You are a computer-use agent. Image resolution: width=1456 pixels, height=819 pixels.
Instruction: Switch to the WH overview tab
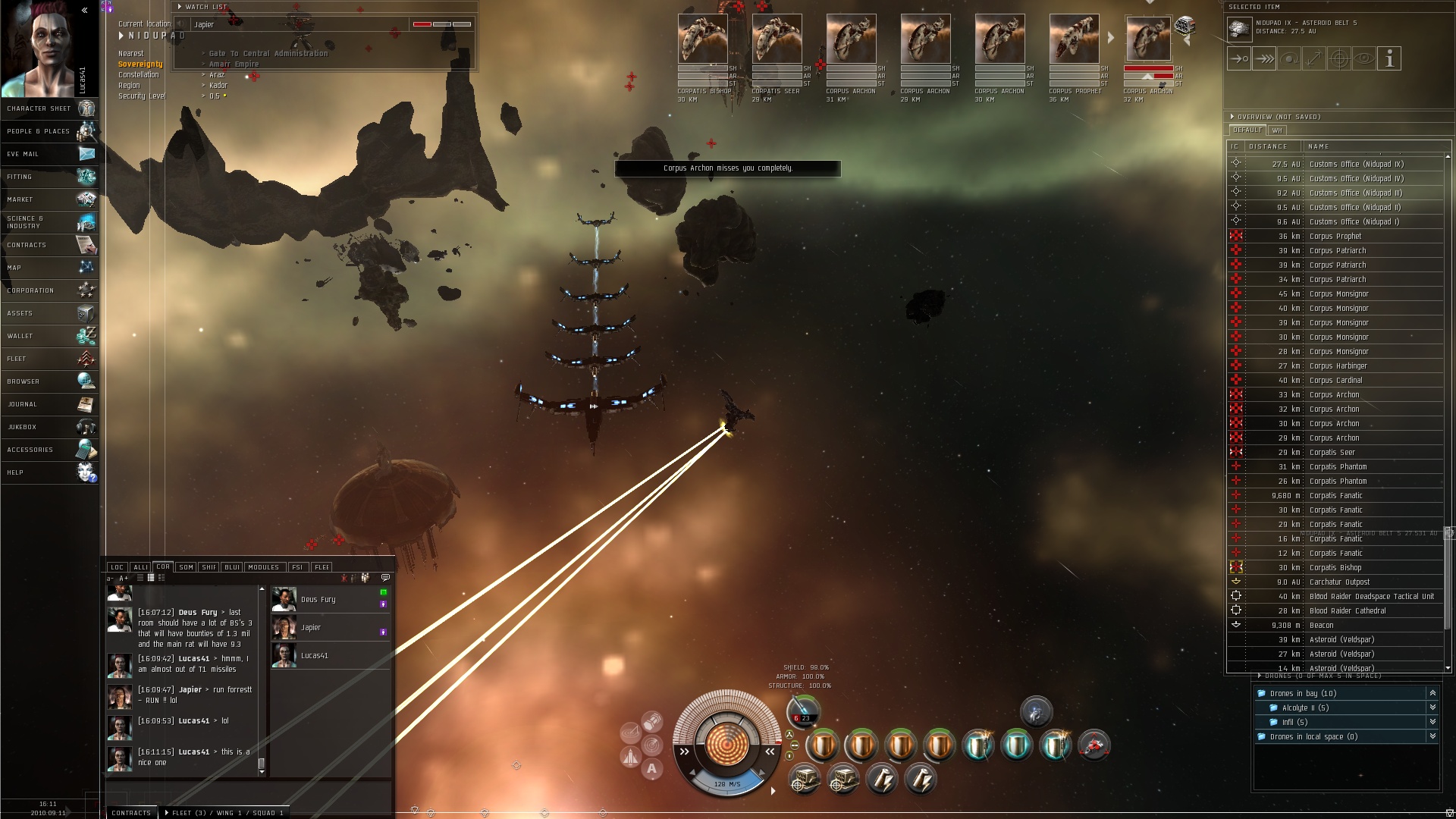coord(1277,130)
